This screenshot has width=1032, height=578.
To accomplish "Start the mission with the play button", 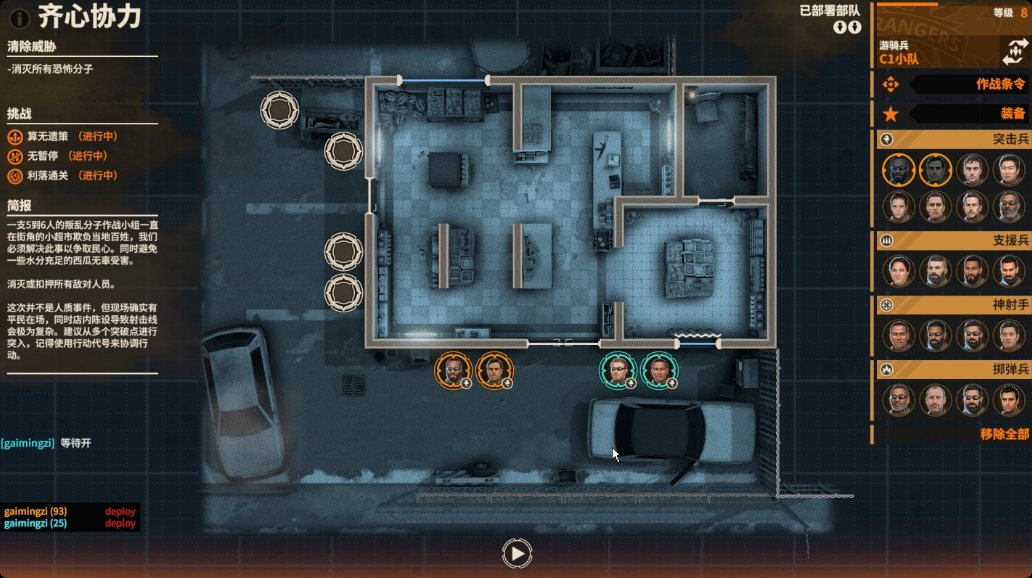I will [516, 552].
